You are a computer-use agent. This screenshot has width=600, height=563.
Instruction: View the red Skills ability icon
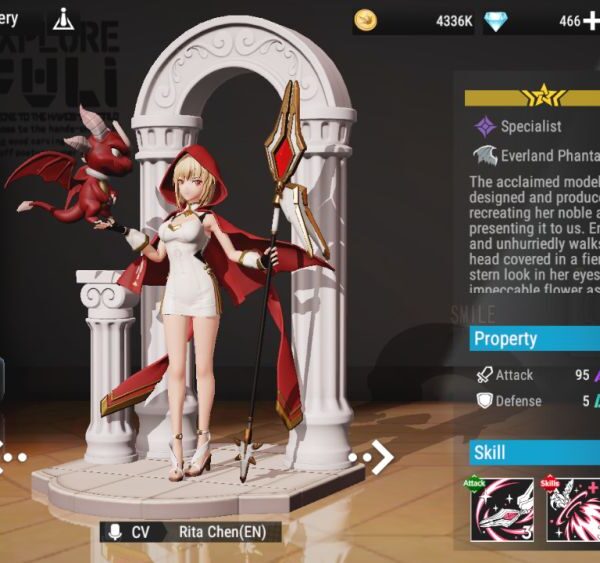pos(574,510)
